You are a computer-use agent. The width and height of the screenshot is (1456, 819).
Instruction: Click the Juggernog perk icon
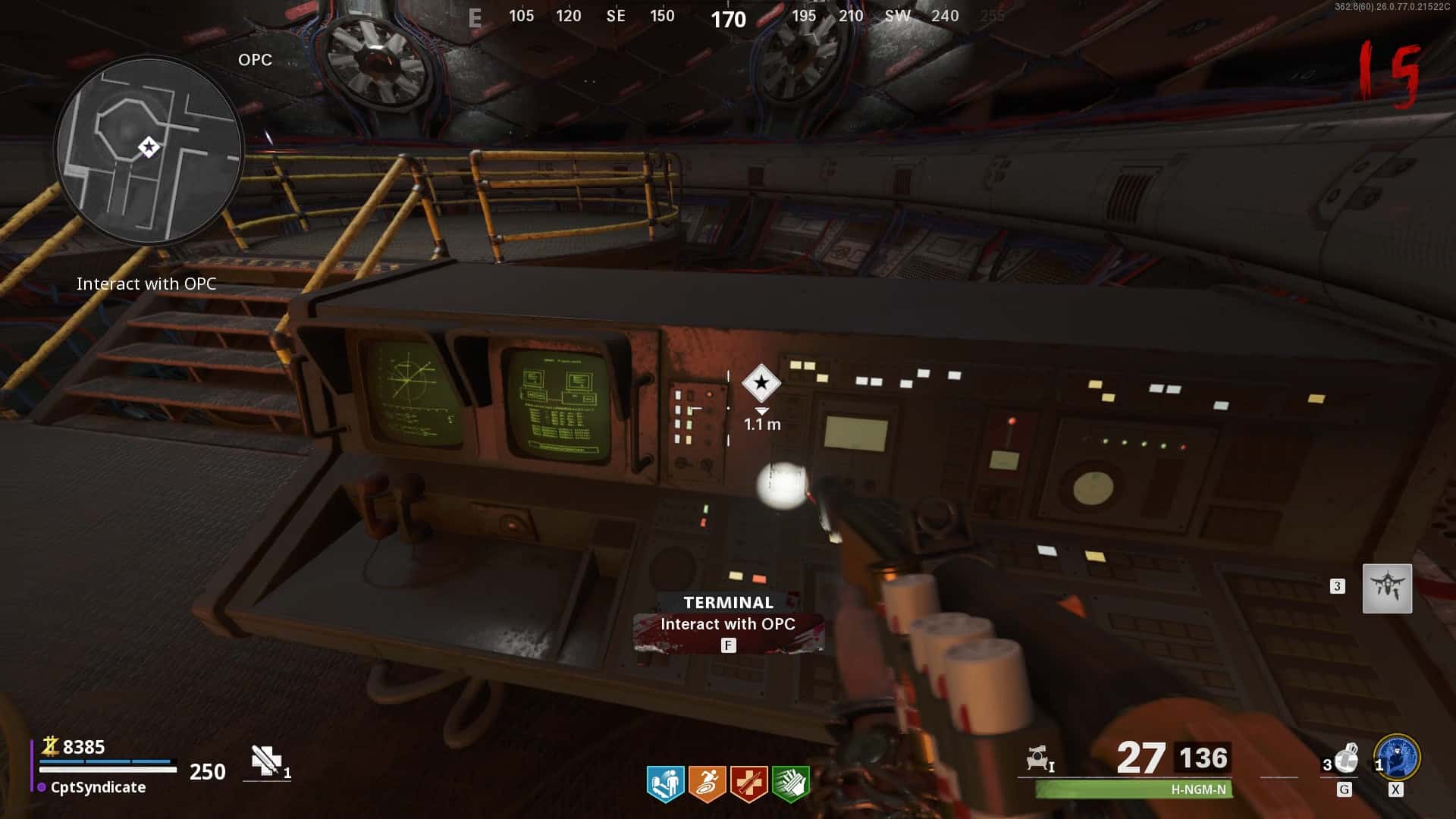pos(748,783)
